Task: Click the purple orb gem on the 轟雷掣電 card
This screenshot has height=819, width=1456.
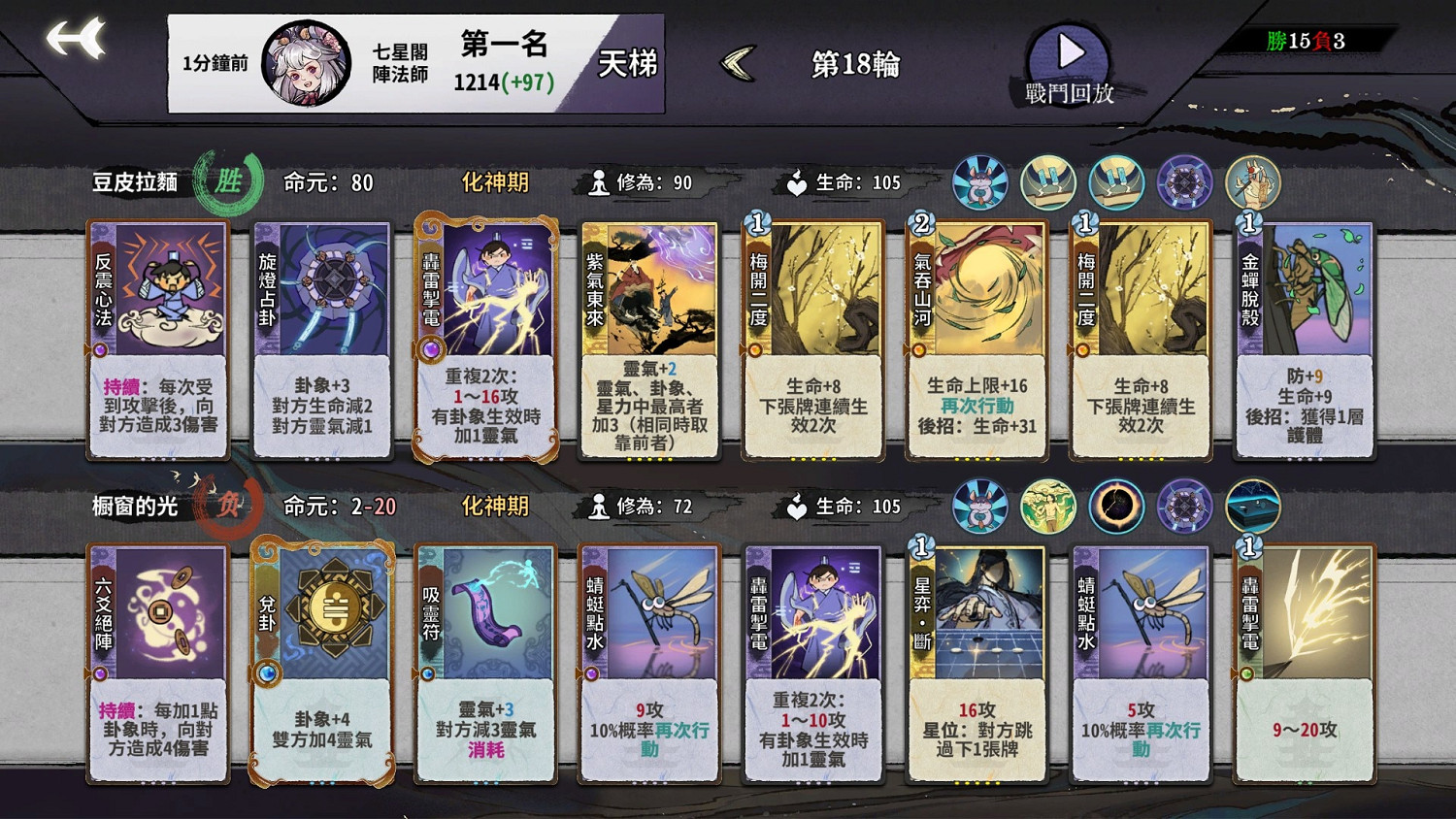Action: (428, 345)
